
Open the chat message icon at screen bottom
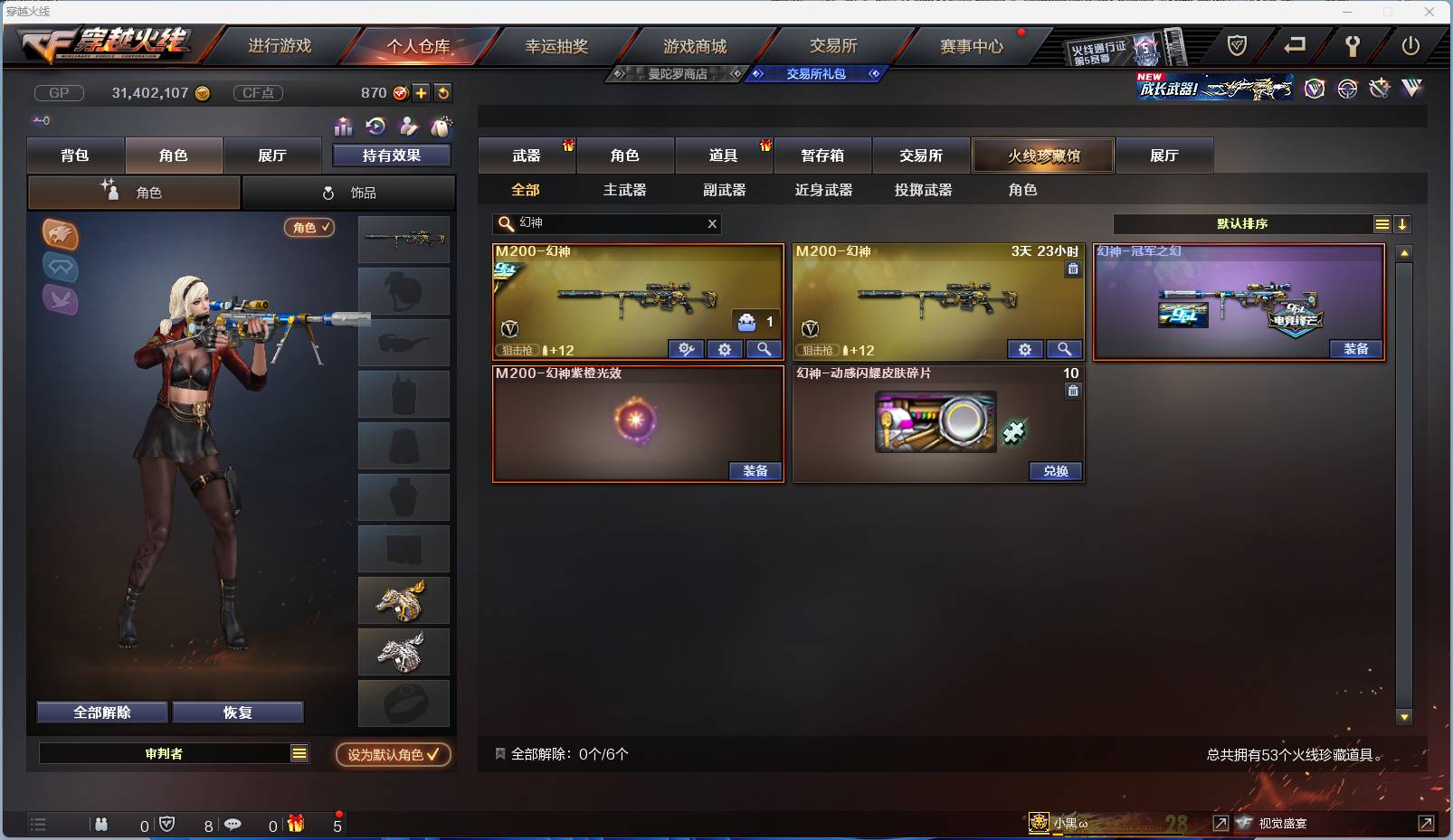(233, 824)
